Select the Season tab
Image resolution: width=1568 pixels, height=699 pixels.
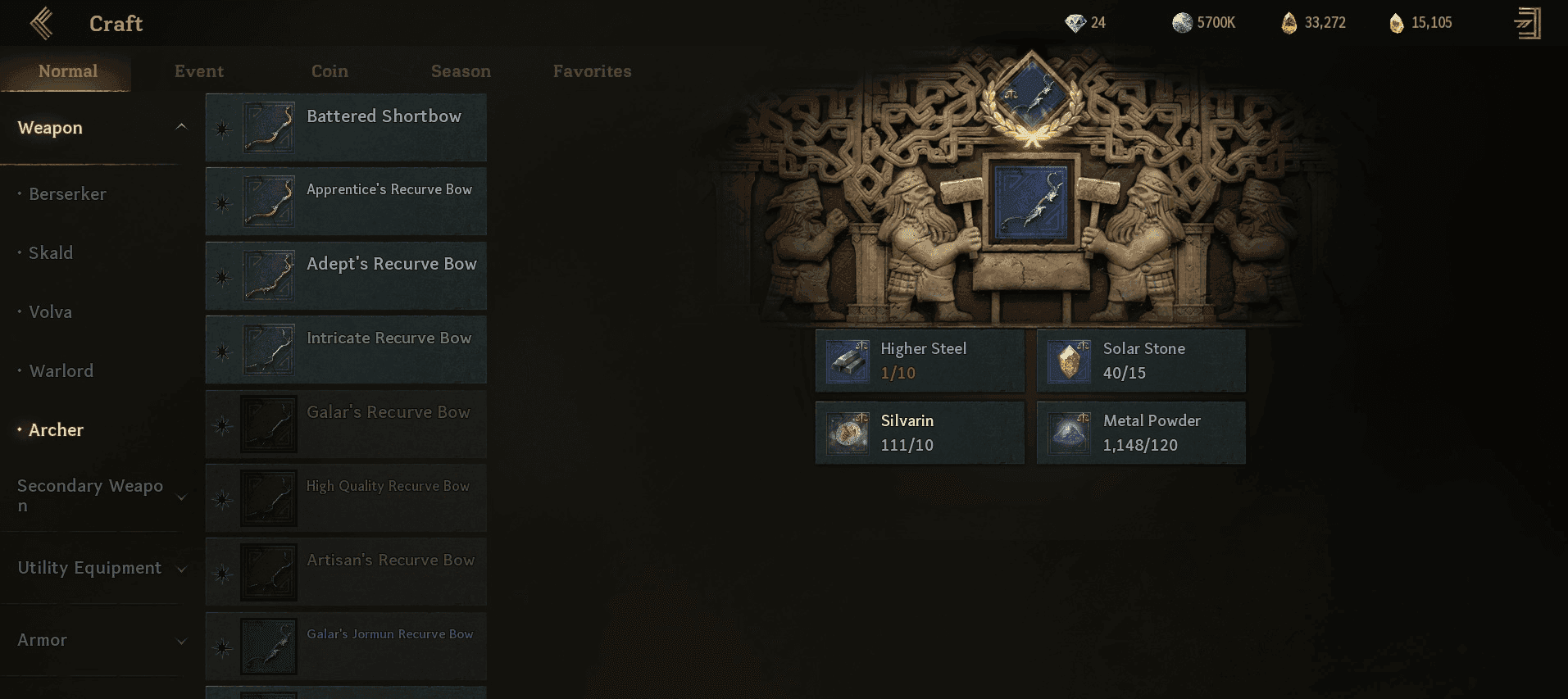[x=461, y=71]
